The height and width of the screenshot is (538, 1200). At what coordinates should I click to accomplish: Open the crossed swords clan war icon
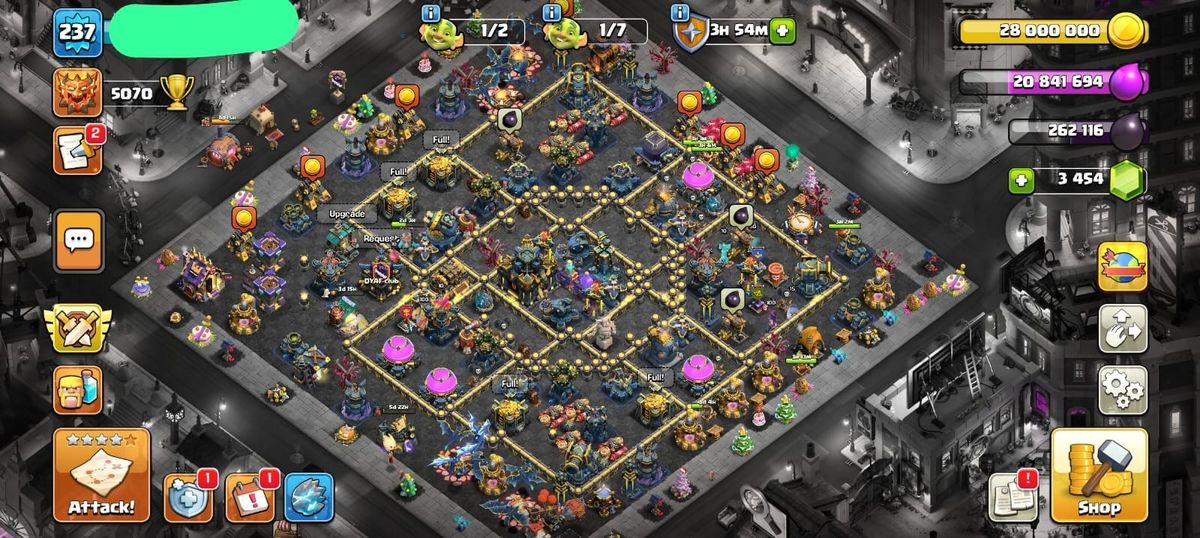[77, 329]
